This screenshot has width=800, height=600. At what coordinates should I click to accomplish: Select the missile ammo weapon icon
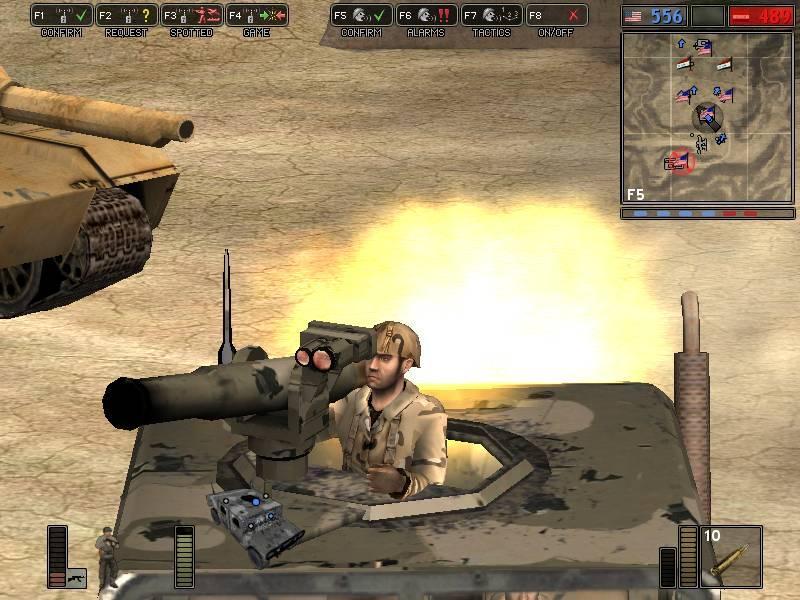click(731, 557)
